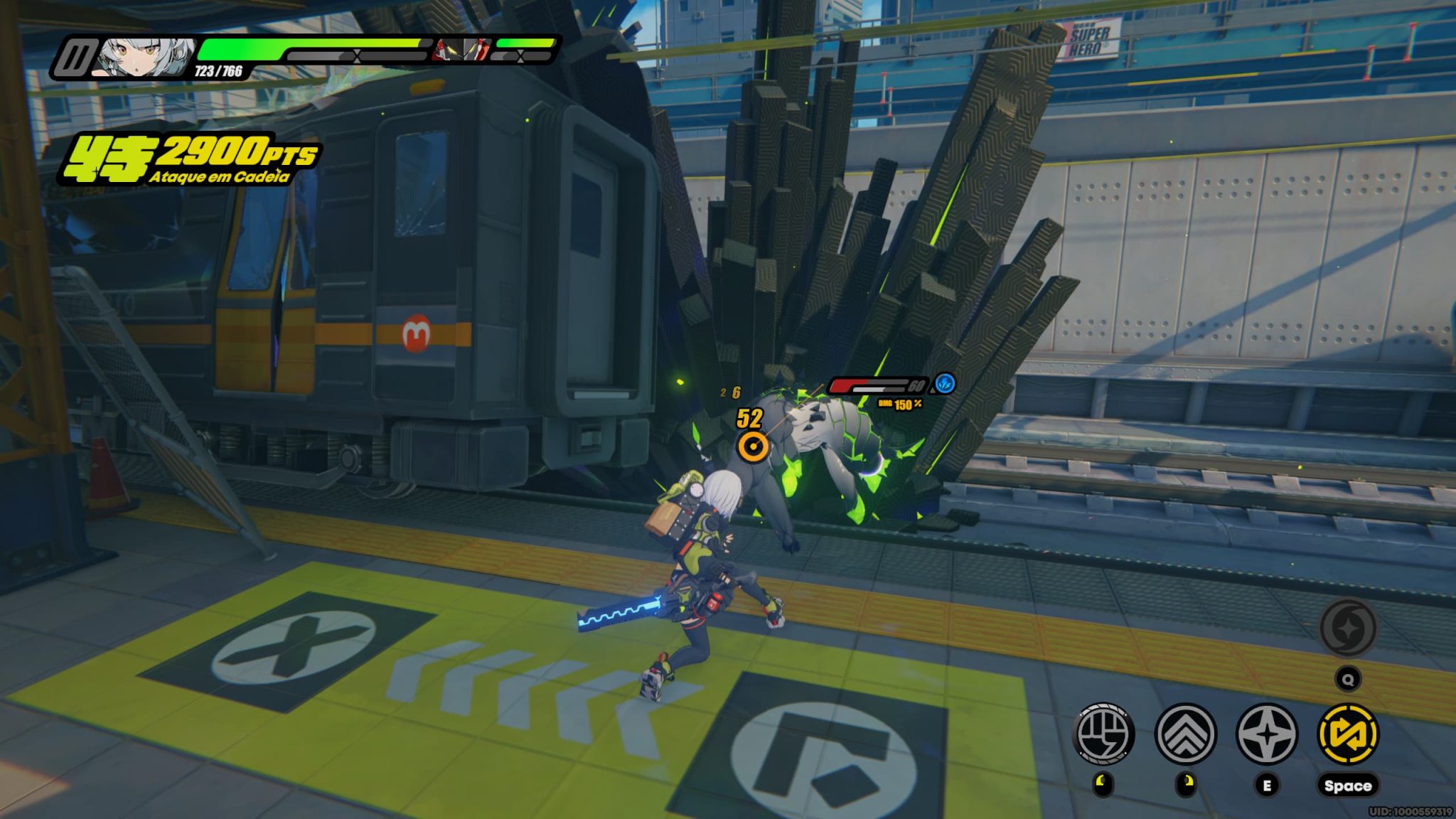Tap the yellow character swap icon
This screenshot has height=819, width=1456.
(1348, 734)
